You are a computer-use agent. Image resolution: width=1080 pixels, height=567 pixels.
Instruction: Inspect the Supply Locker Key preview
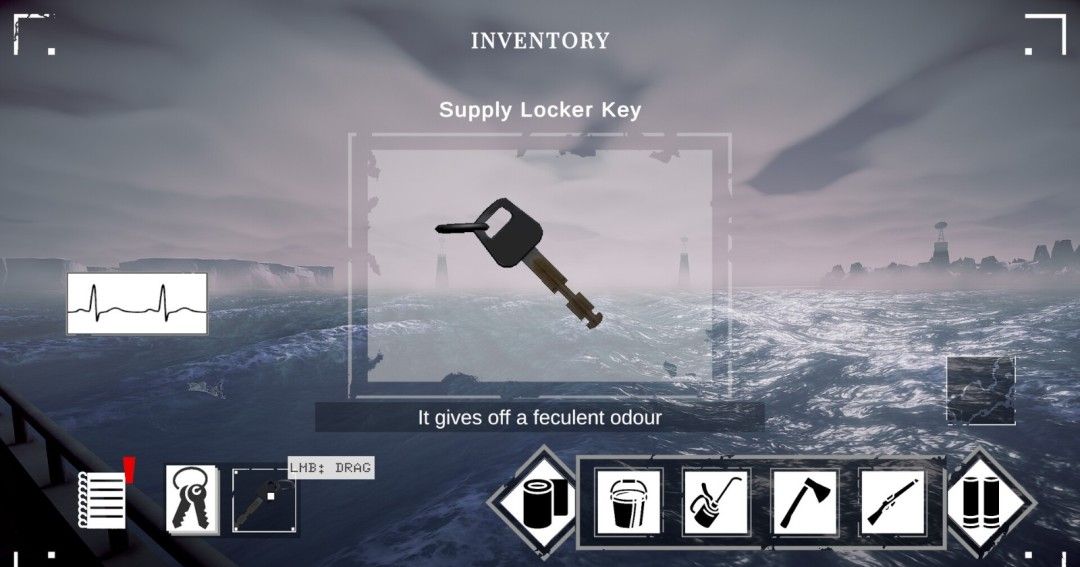(x=540, y=262)
